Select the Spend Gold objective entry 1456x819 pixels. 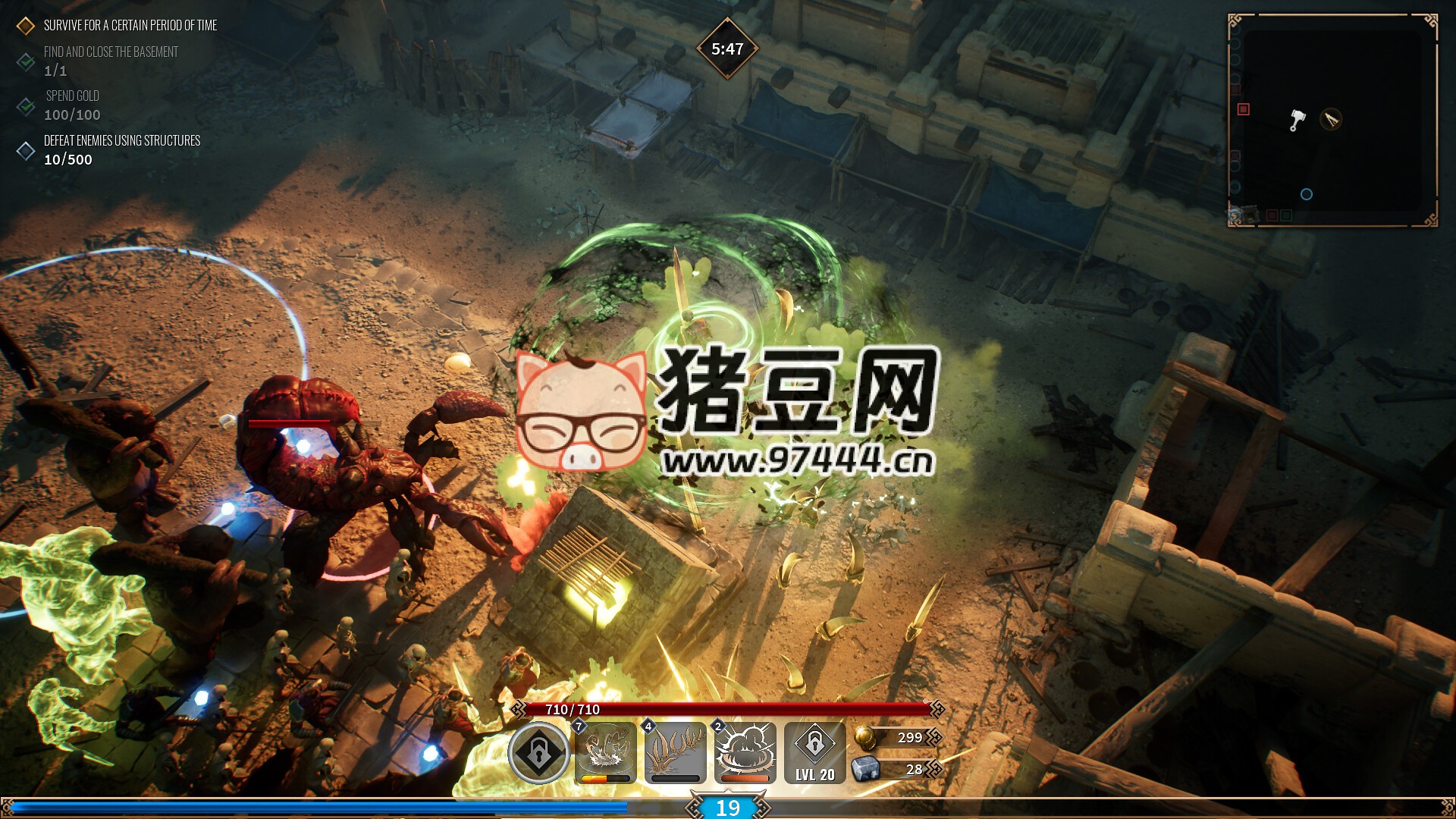(72, 96)
